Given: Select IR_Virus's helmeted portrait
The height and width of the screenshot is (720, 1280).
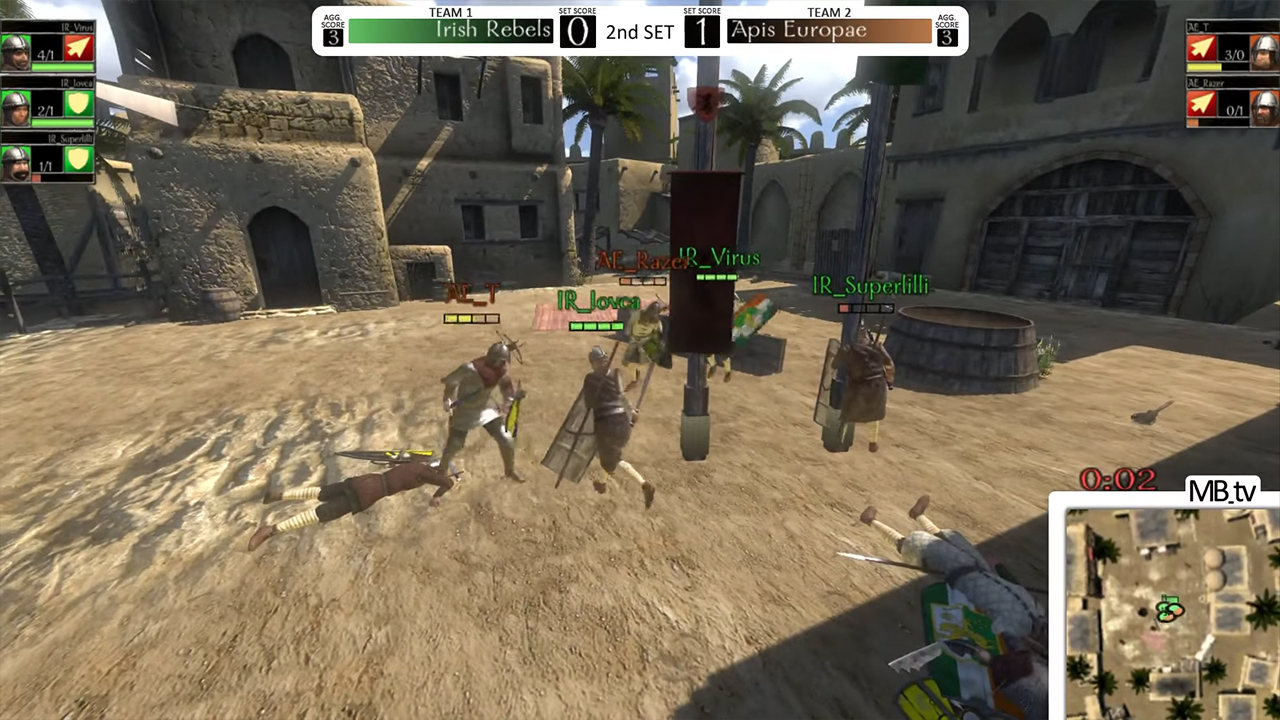Looking at the screenshot, I should (16, 50).
